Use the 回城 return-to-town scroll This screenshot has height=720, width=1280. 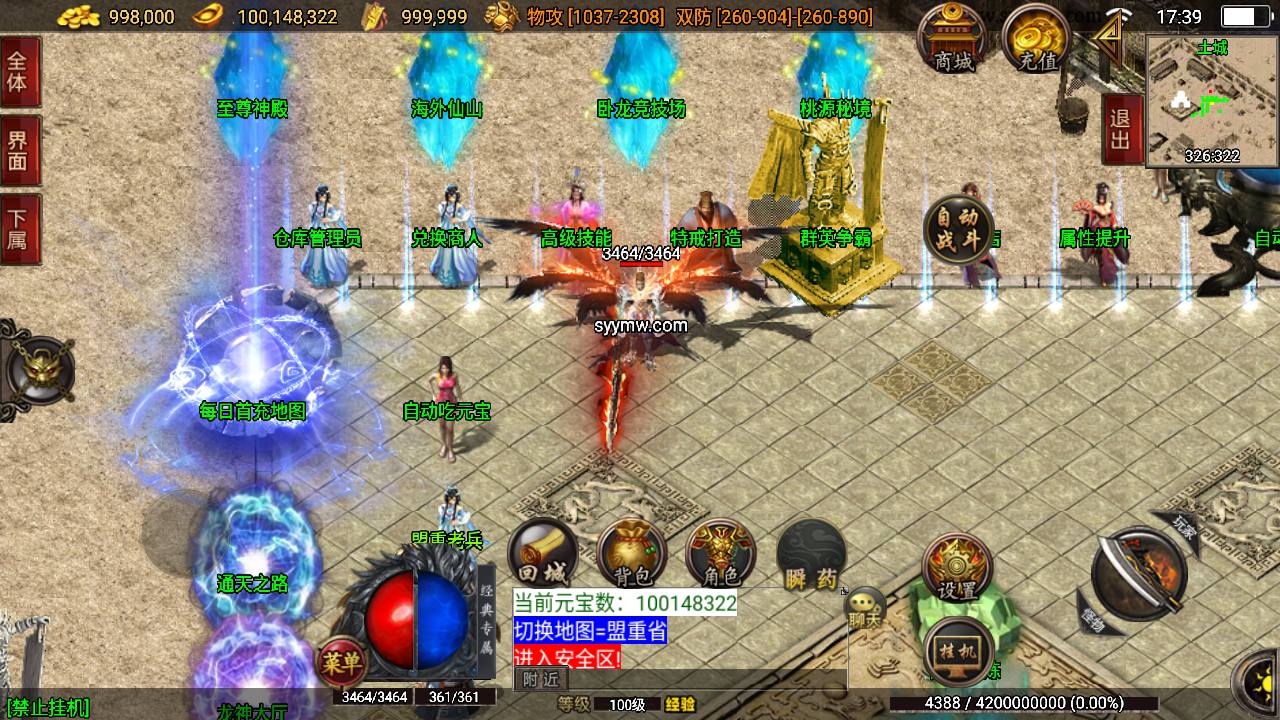(543, 554)
